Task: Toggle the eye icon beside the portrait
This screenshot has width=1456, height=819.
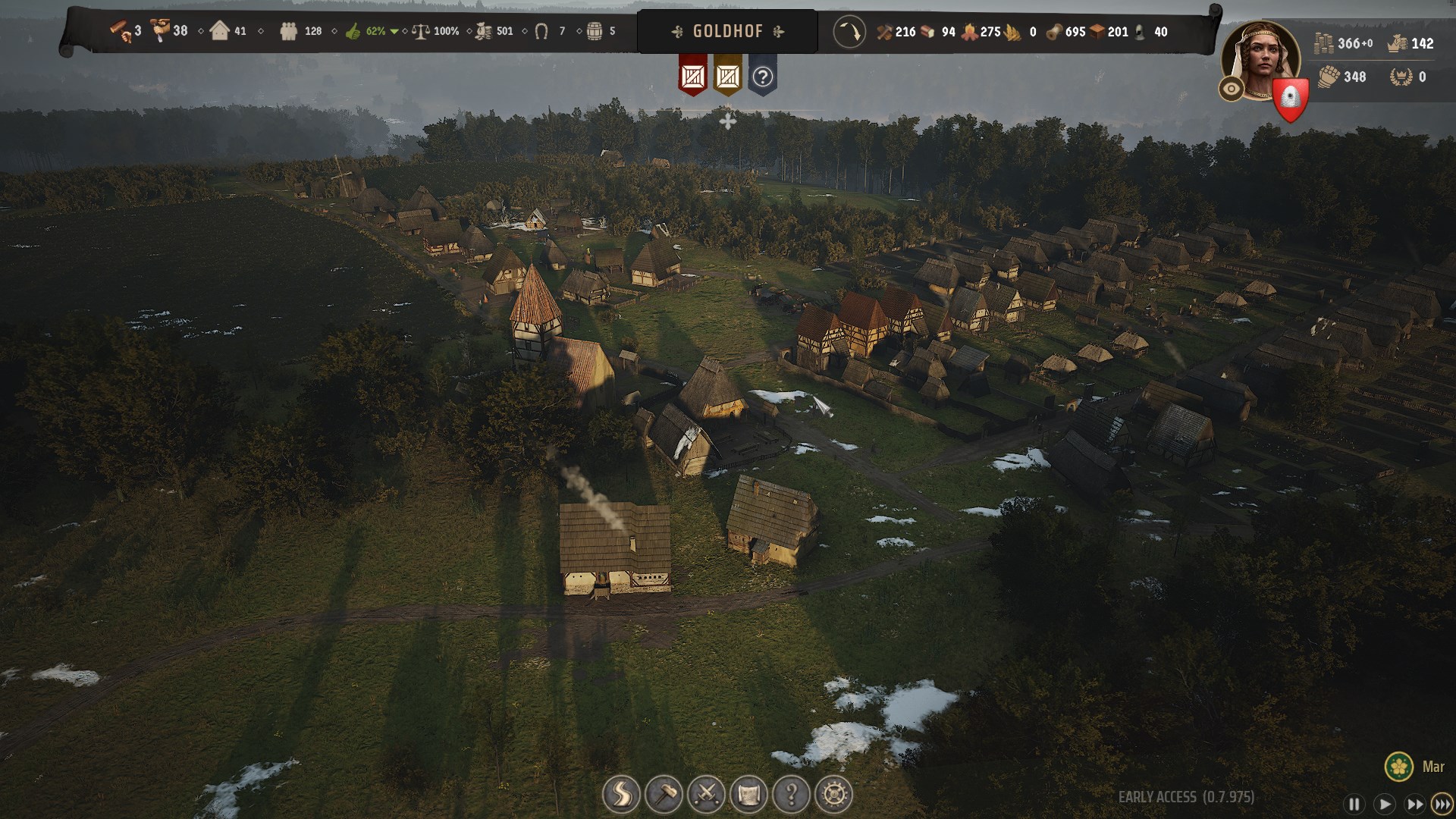Action: pos(1231,89)
